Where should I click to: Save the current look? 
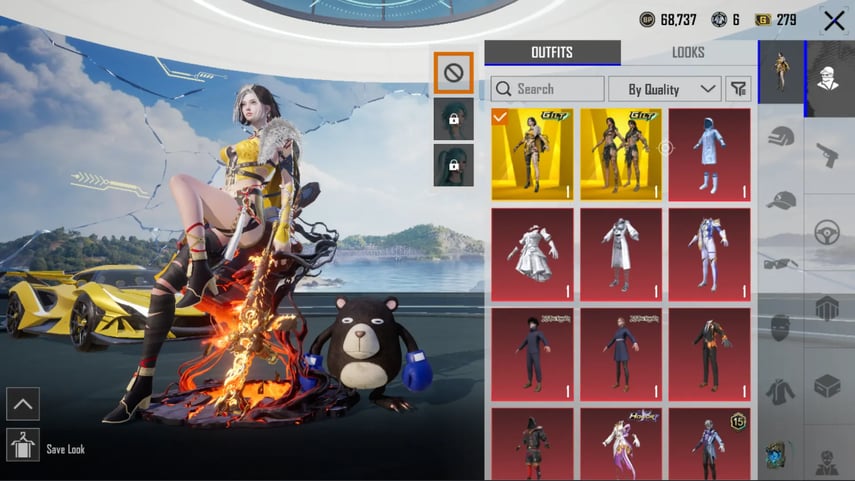pos(23,444)
